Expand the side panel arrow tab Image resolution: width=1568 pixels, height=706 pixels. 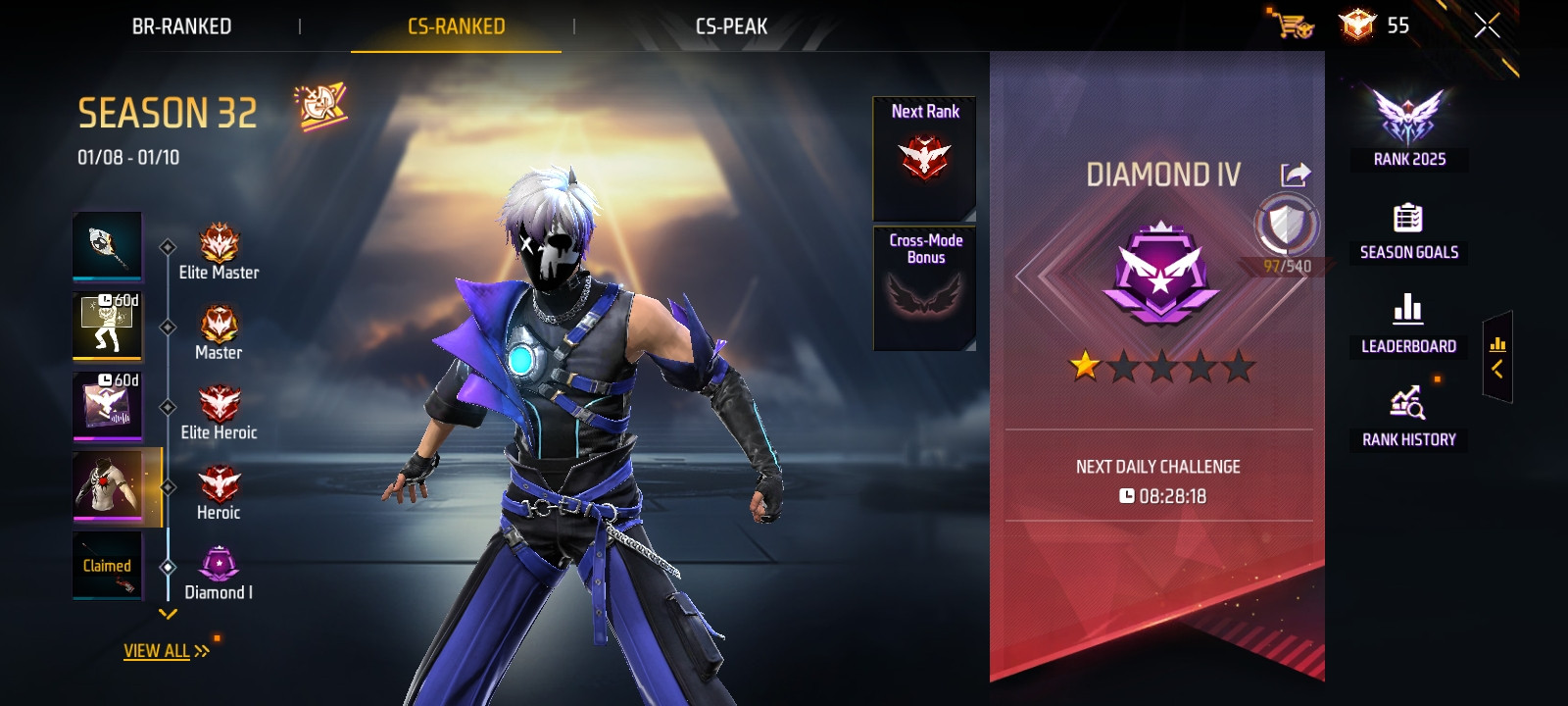click(x=1497, y=358)
